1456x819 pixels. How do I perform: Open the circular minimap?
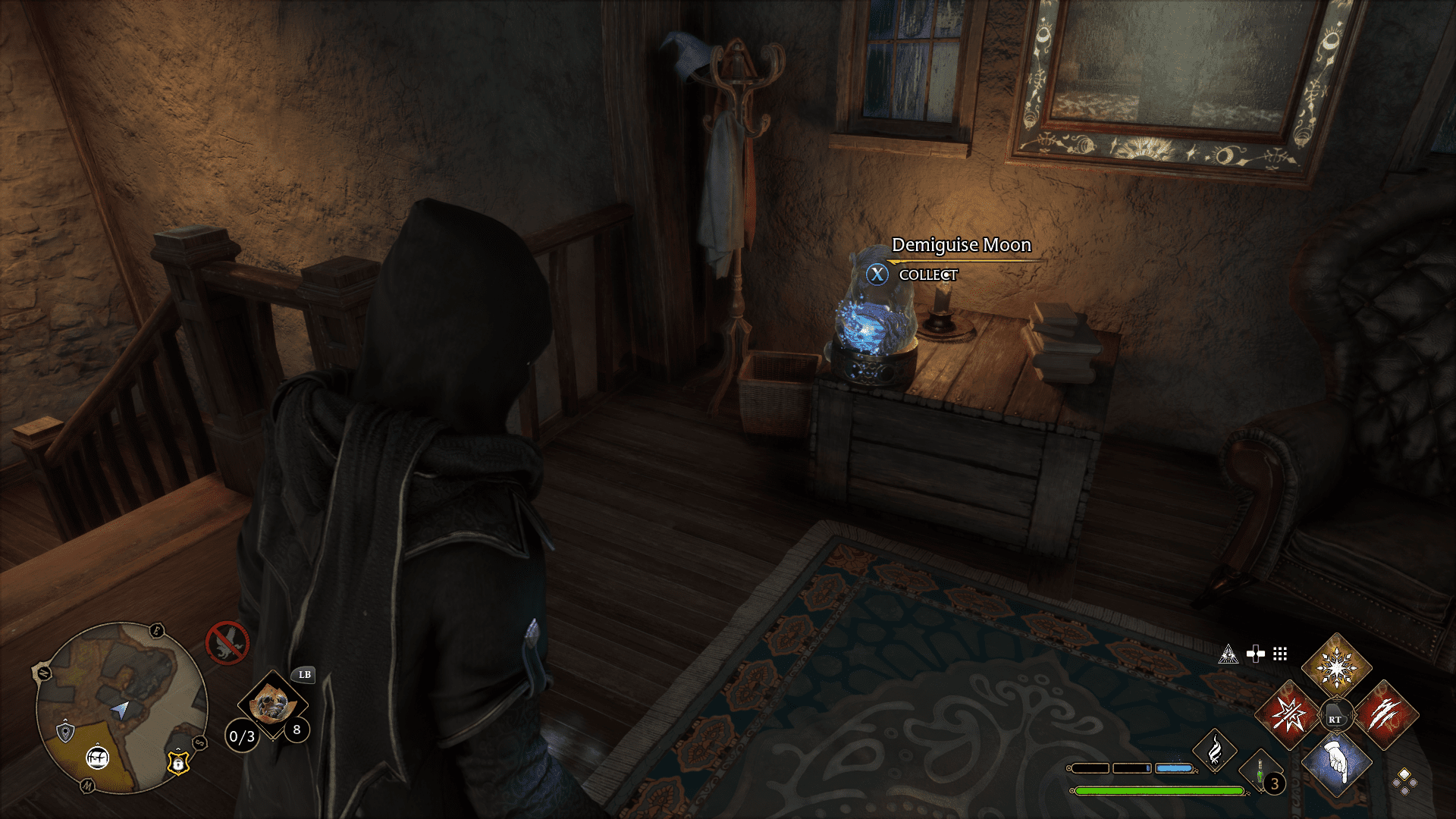coord(121,708)
